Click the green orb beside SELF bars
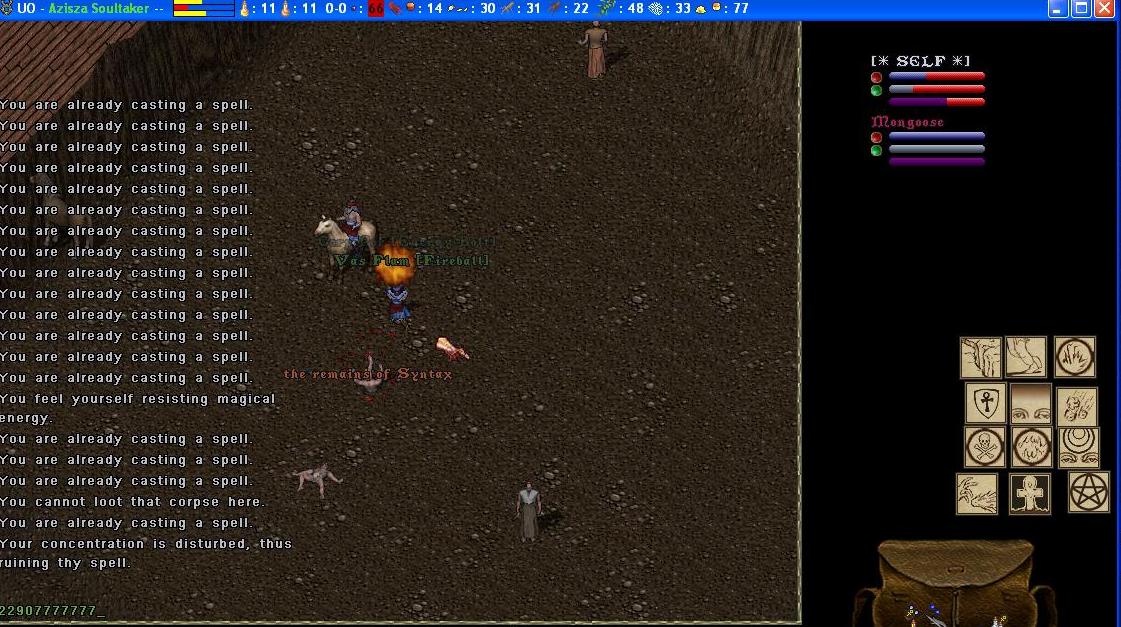Image resolution: width=1121 pixels, height=627 pixels. click(876, 90)
